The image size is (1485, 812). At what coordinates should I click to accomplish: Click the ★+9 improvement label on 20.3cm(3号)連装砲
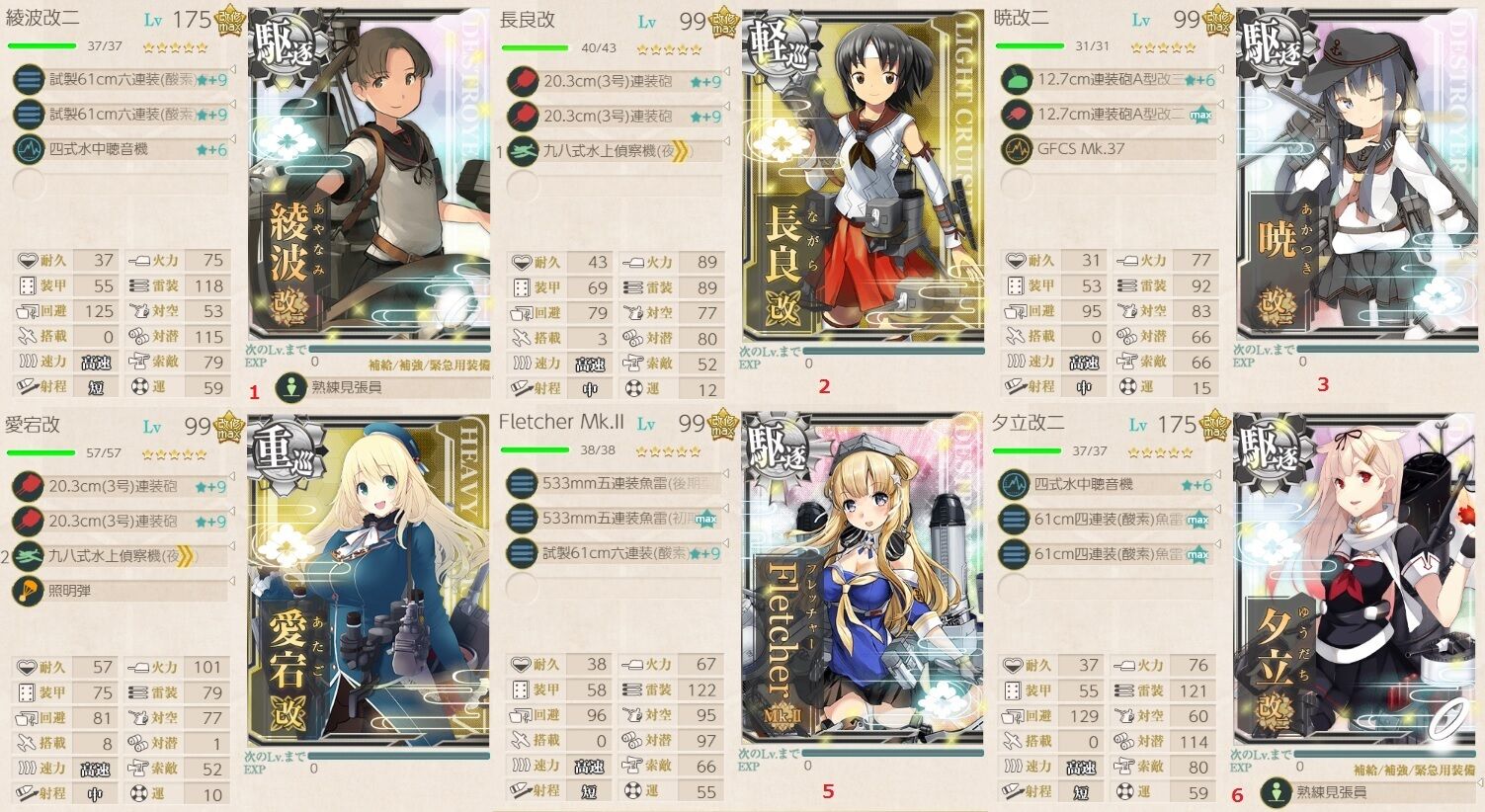(703, 81)
